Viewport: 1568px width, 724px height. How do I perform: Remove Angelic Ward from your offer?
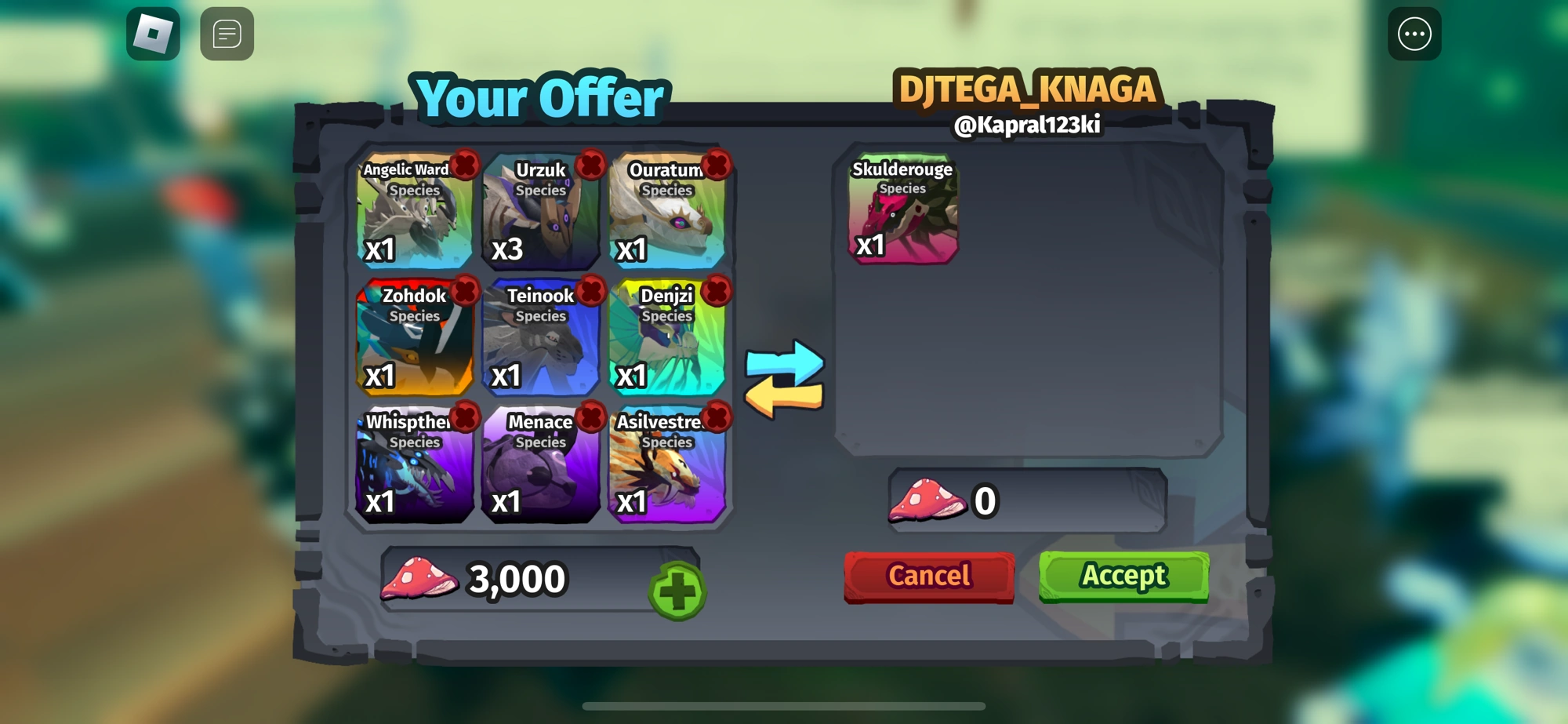click(463, 166)
